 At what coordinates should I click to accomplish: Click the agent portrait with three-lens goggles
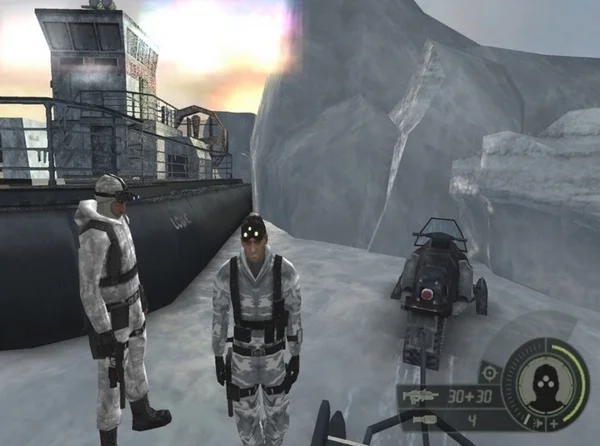click(545, 383)
